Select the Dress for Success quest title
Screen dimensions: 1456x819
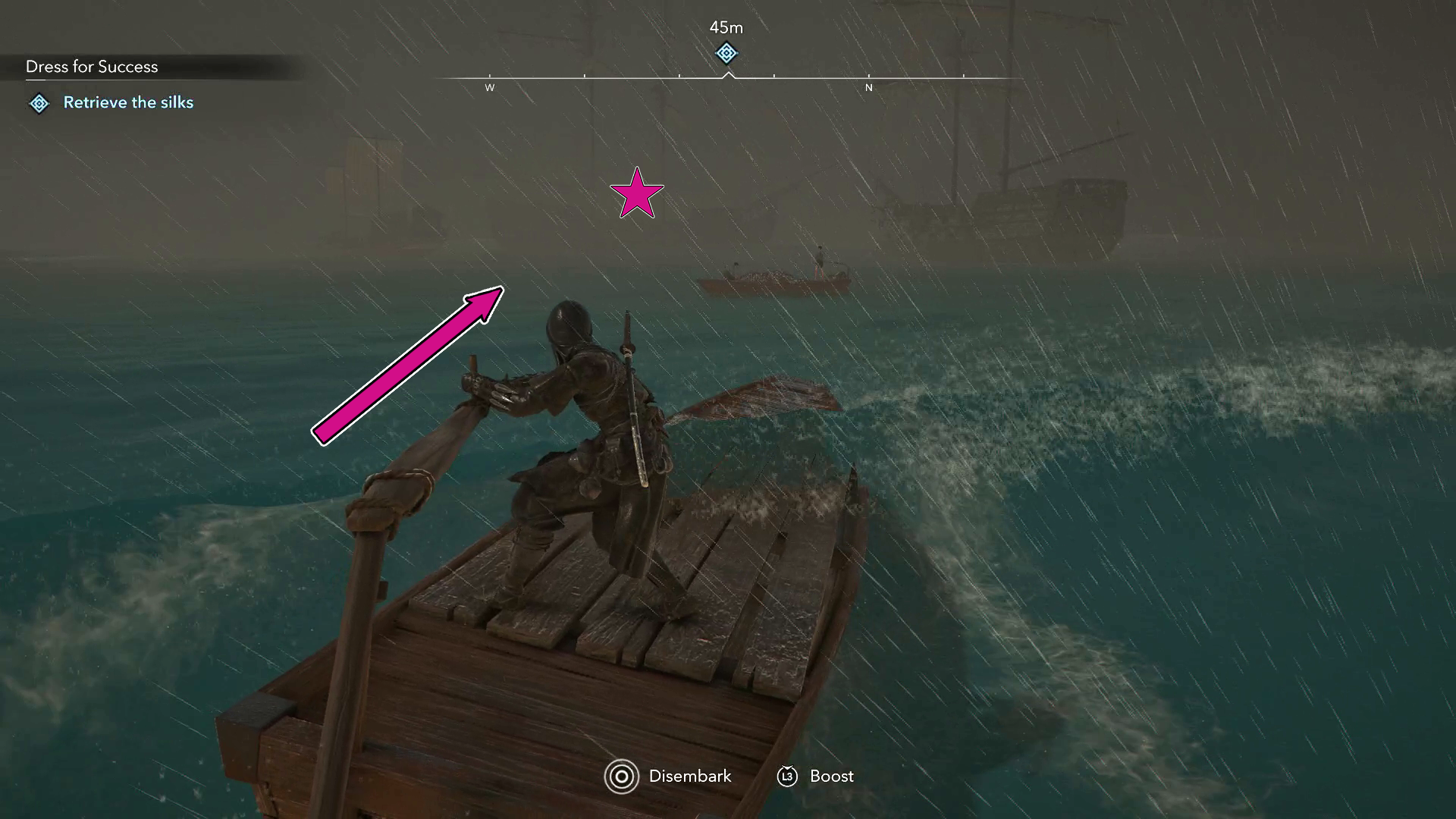(x=92, y=67)
